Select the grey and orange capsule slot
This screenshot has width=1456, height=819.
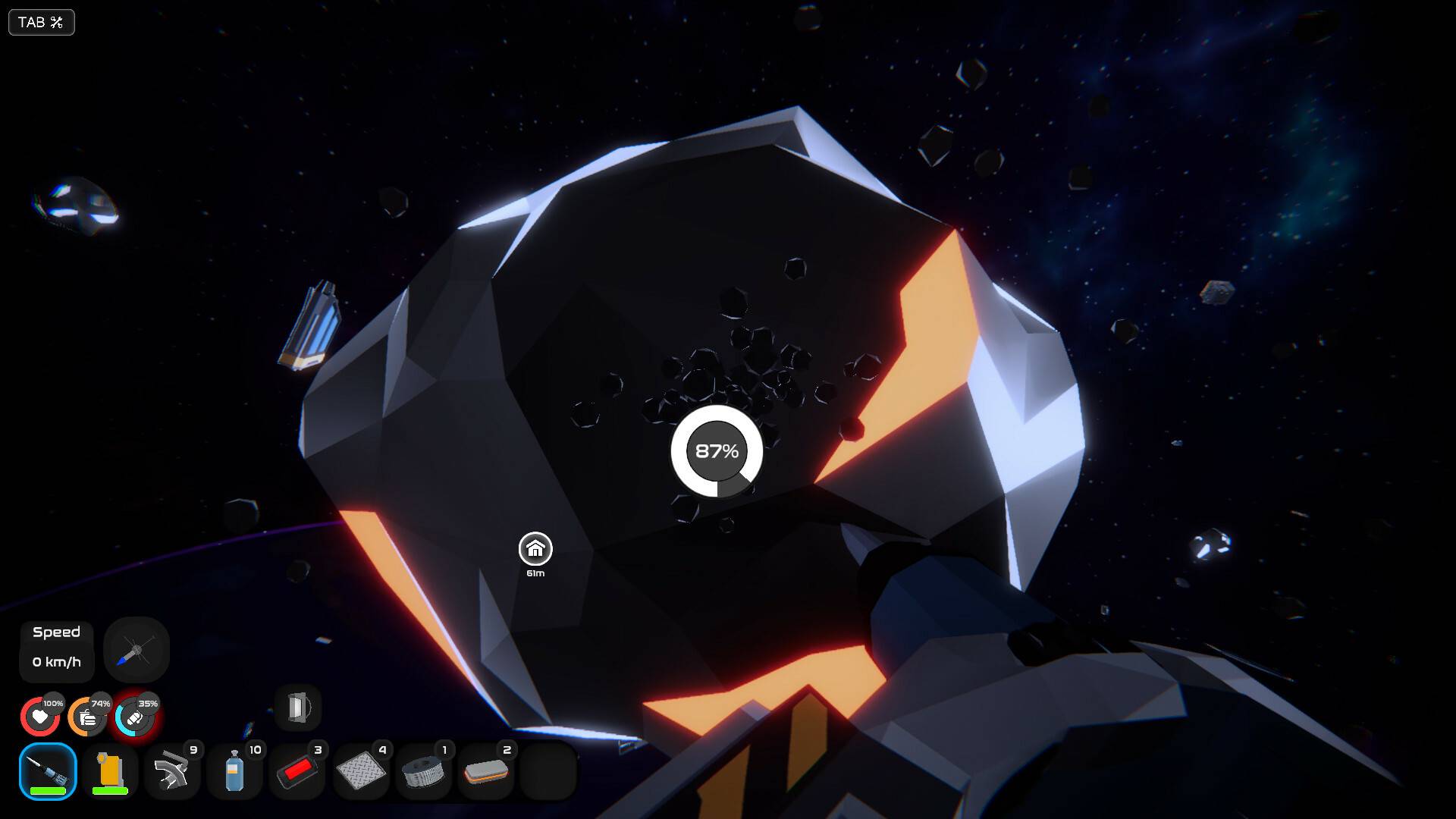[485, 771]
